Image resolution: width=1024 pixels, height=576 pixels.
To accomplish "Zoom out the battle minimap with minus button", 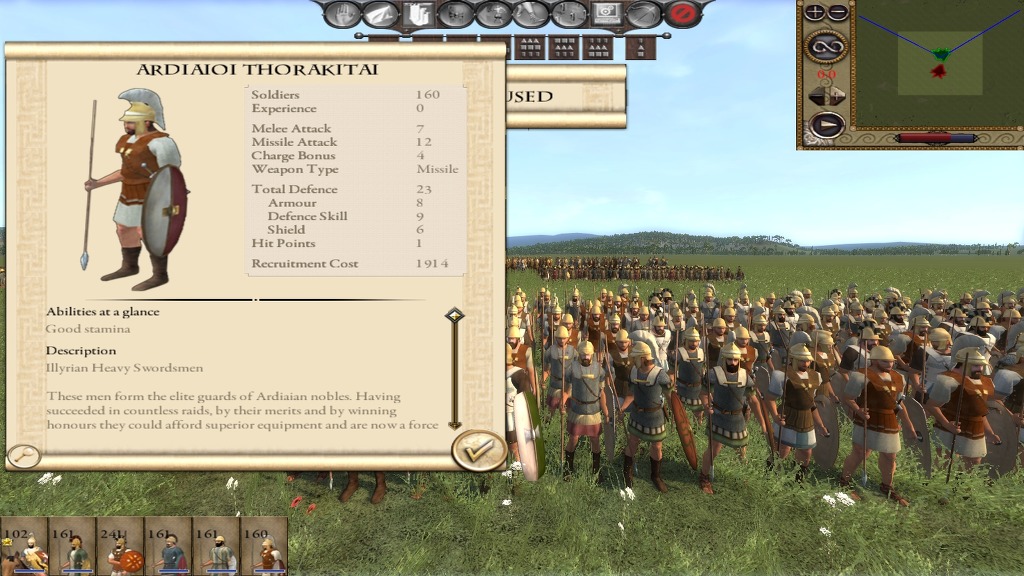I will 837,13.
